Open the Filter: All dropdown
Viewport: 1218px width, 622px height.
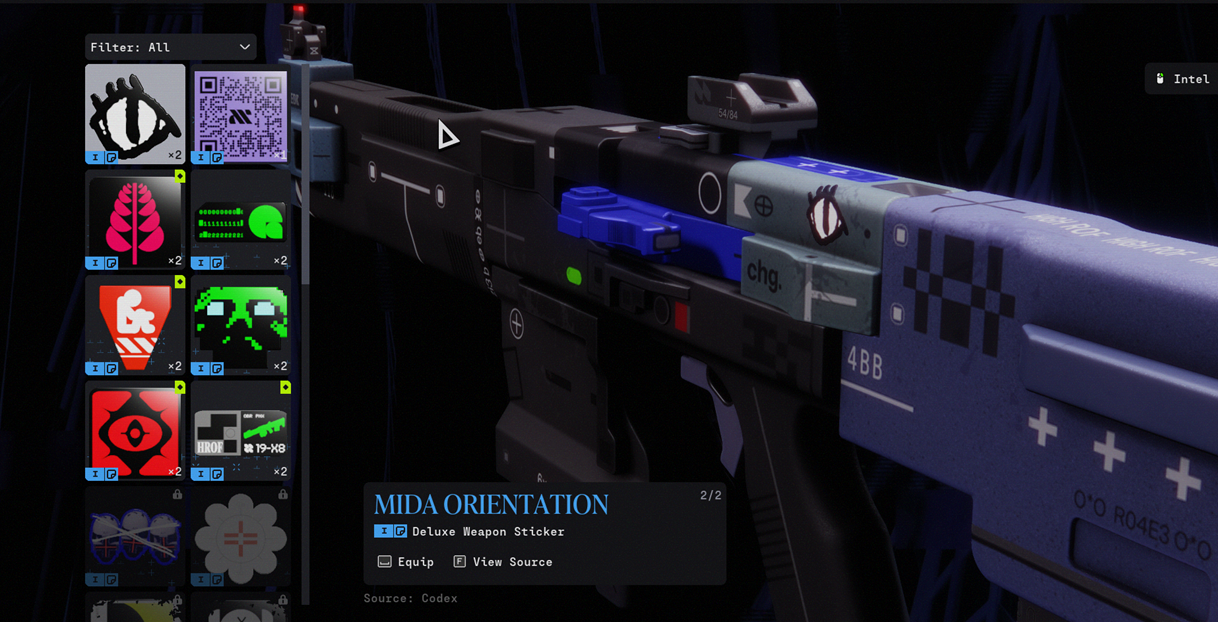[170, 47]
